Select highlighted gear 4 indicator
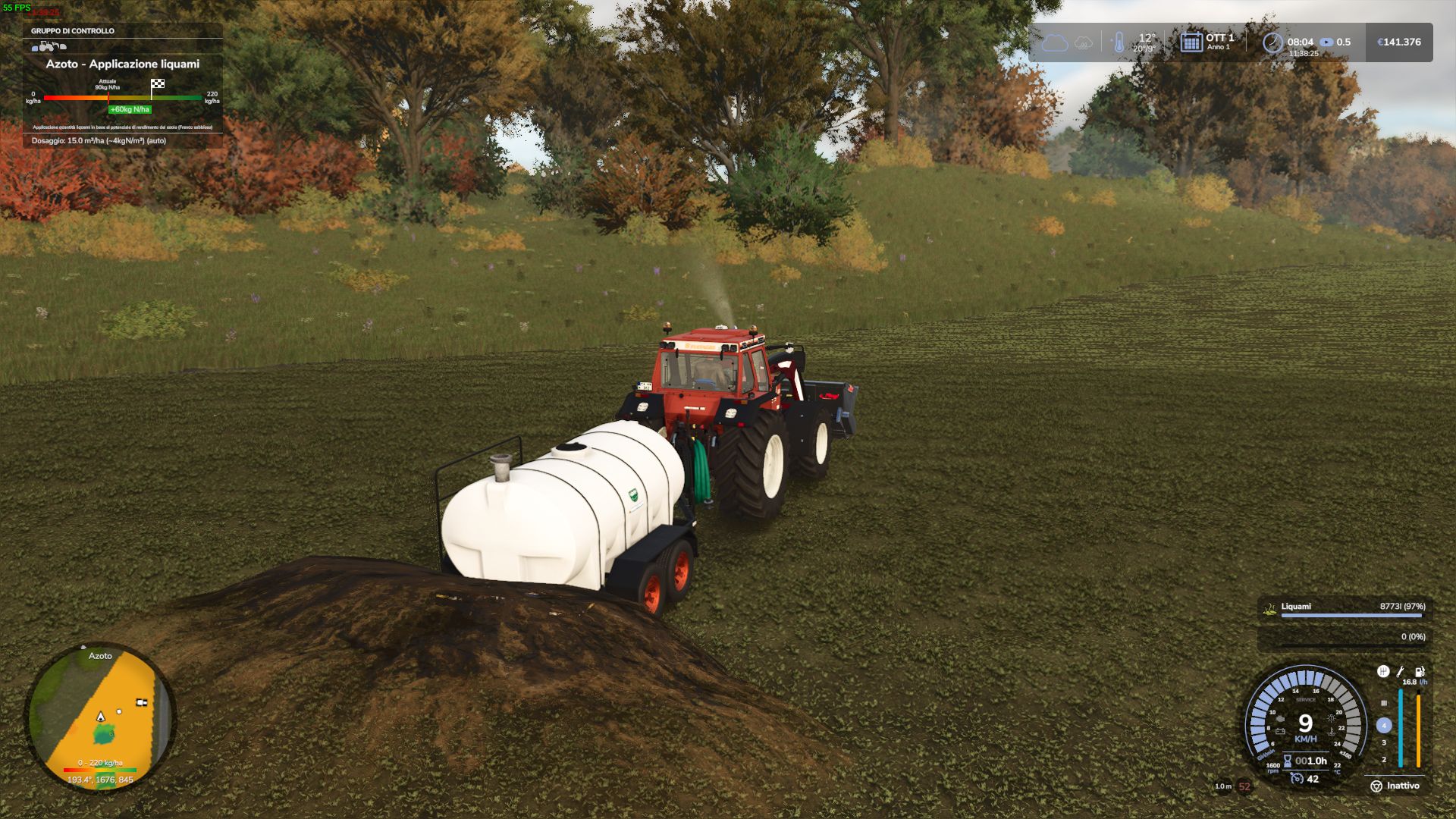 1384,726
